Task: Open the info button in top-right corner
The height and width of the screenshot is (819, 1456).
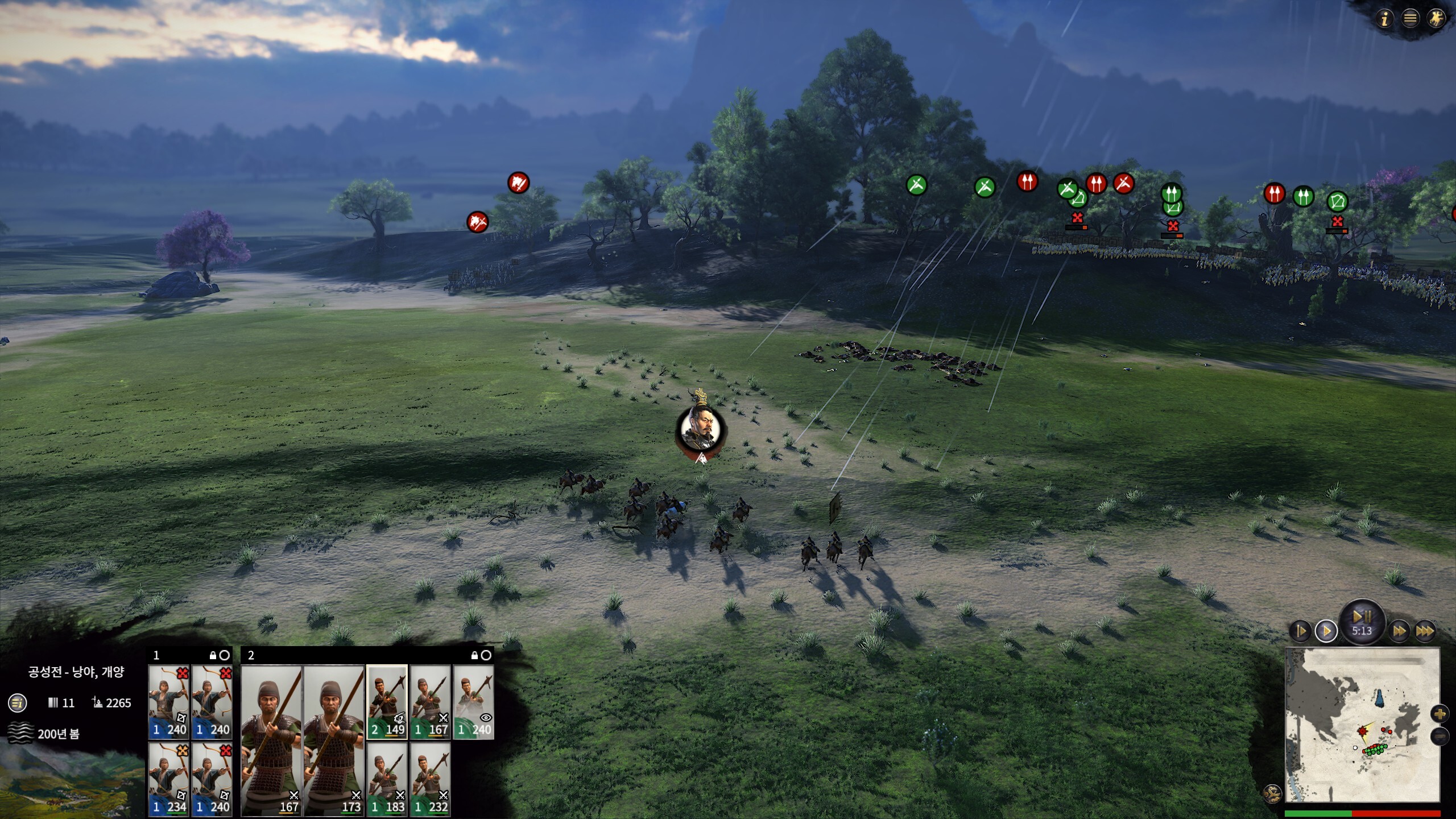Action: [x=1385, y=19]
